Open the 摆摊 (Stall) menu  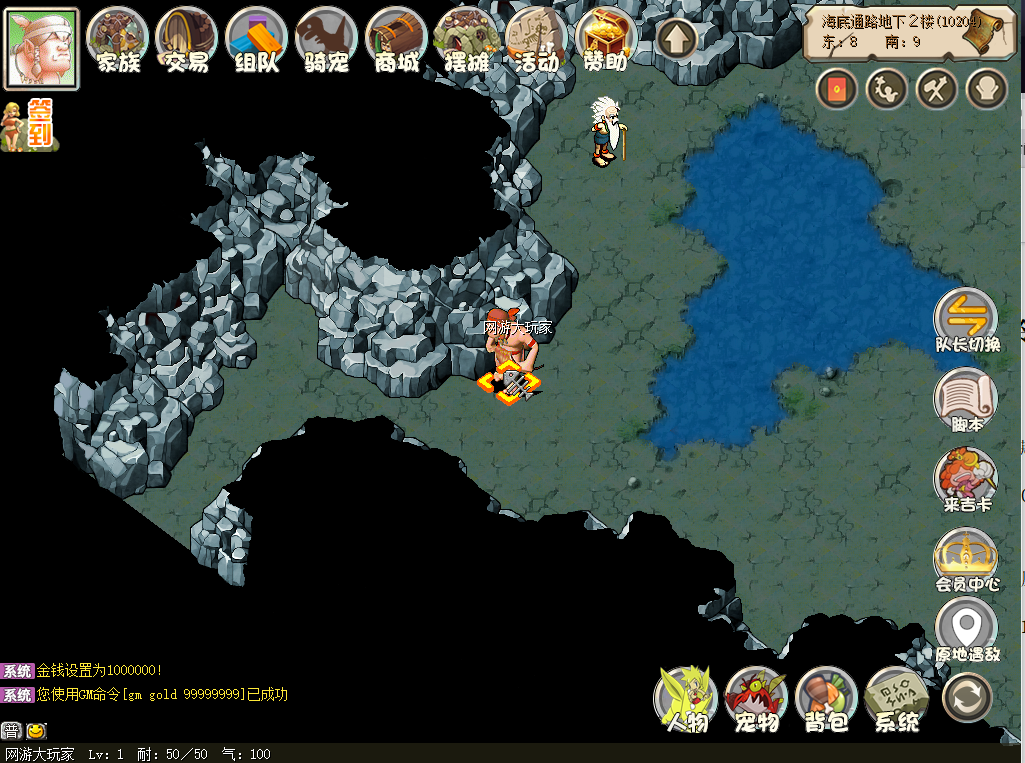[x=467, y=40]
